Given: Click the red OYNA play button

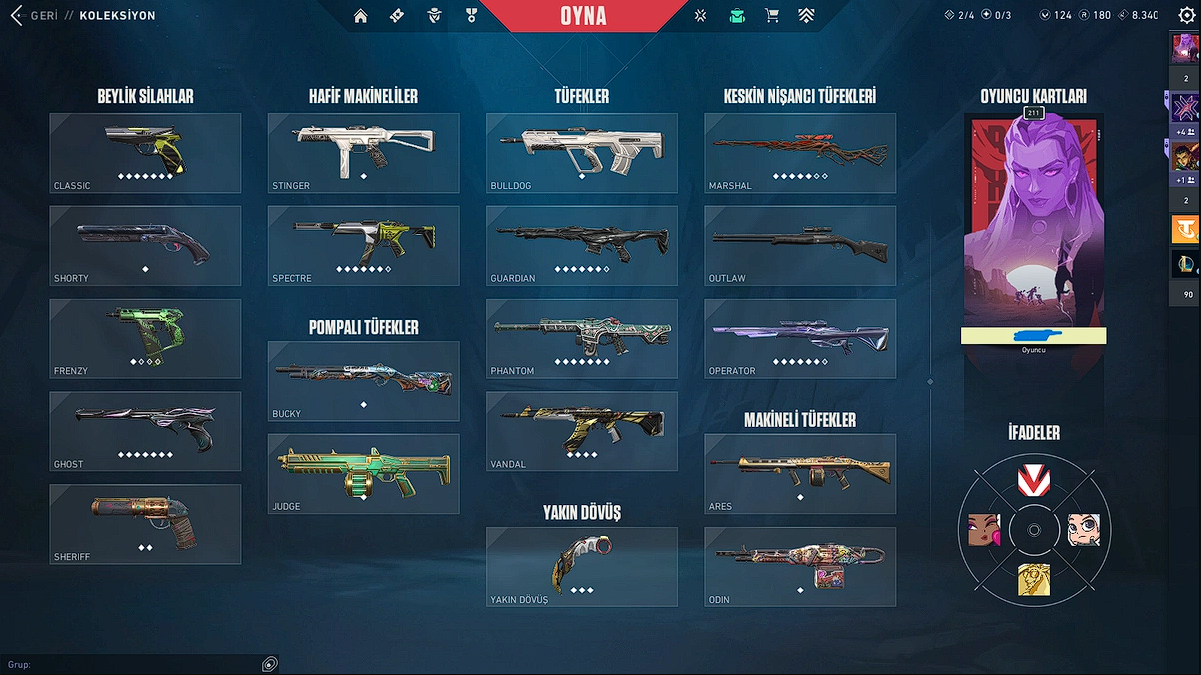Looking at the screenshot, I should click(582, 16).
